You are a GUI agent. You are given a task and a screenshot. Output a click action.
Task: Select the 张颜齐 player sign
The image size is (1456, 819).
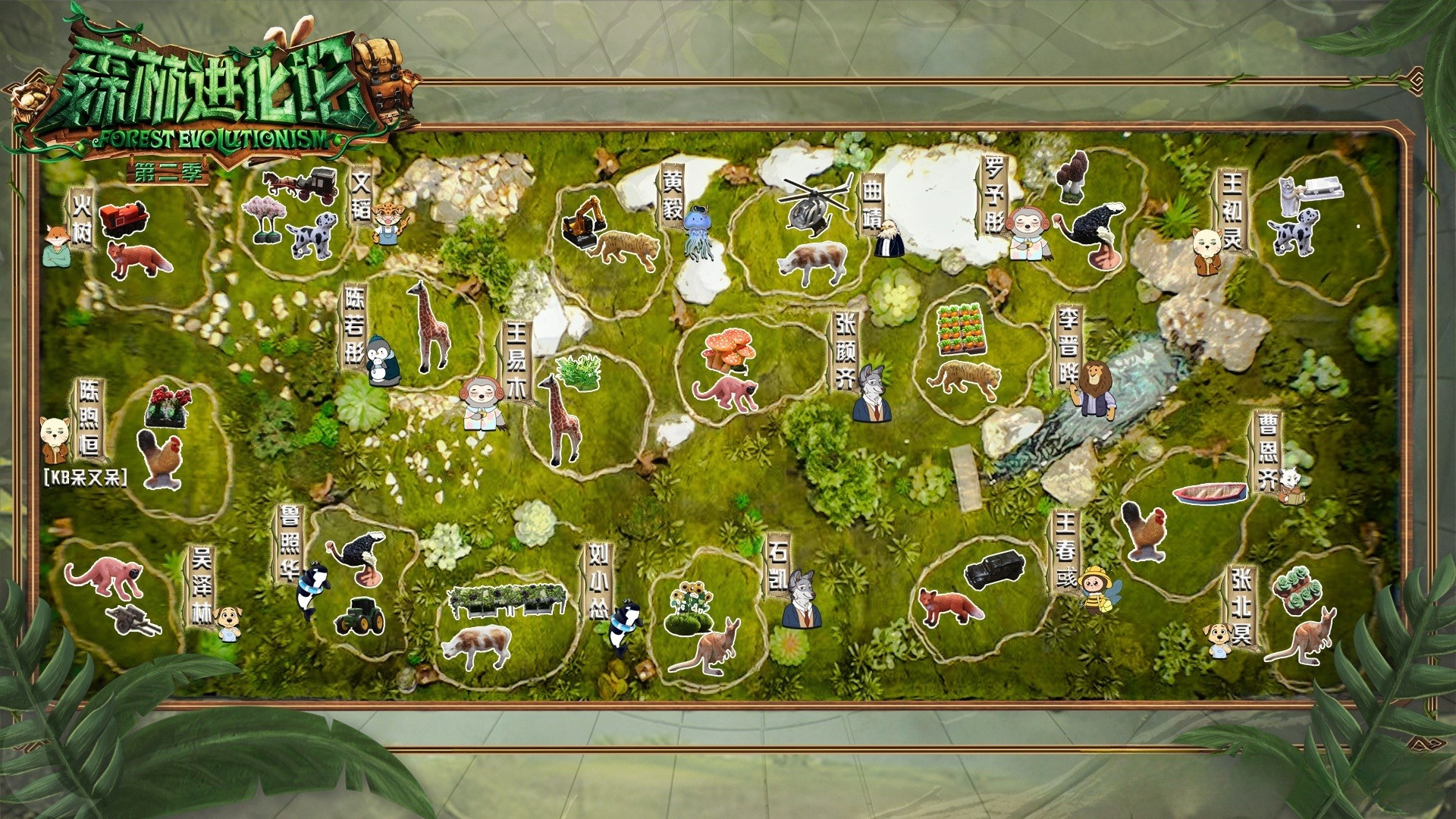pos(846,350)
